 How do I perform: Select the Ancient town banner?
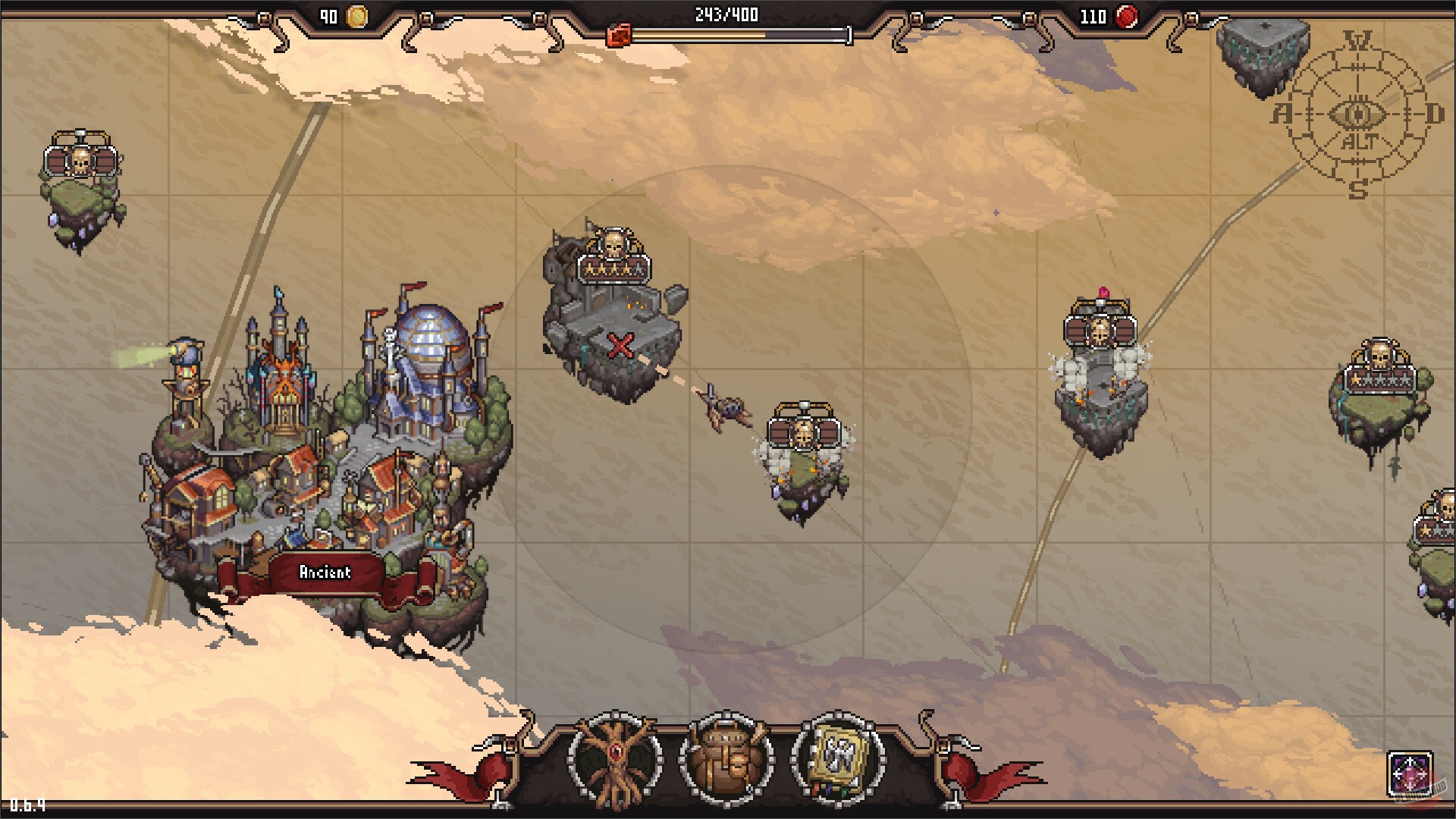coord(325,572)
